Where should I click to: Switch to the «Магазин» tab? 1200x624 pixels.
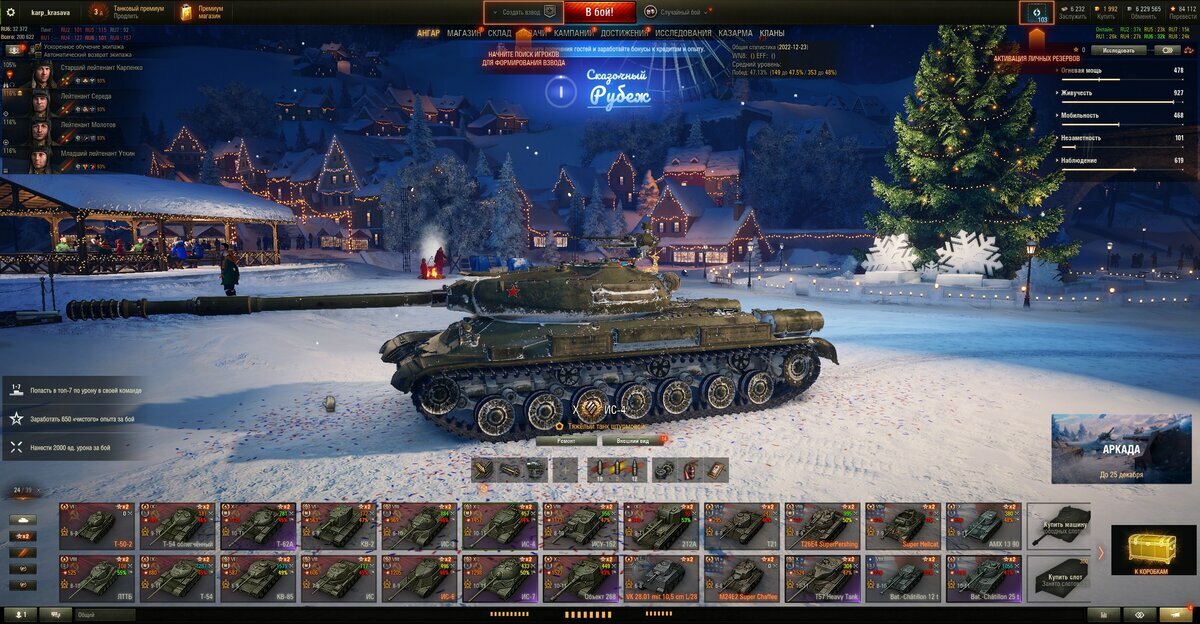[x=463, y=33]
